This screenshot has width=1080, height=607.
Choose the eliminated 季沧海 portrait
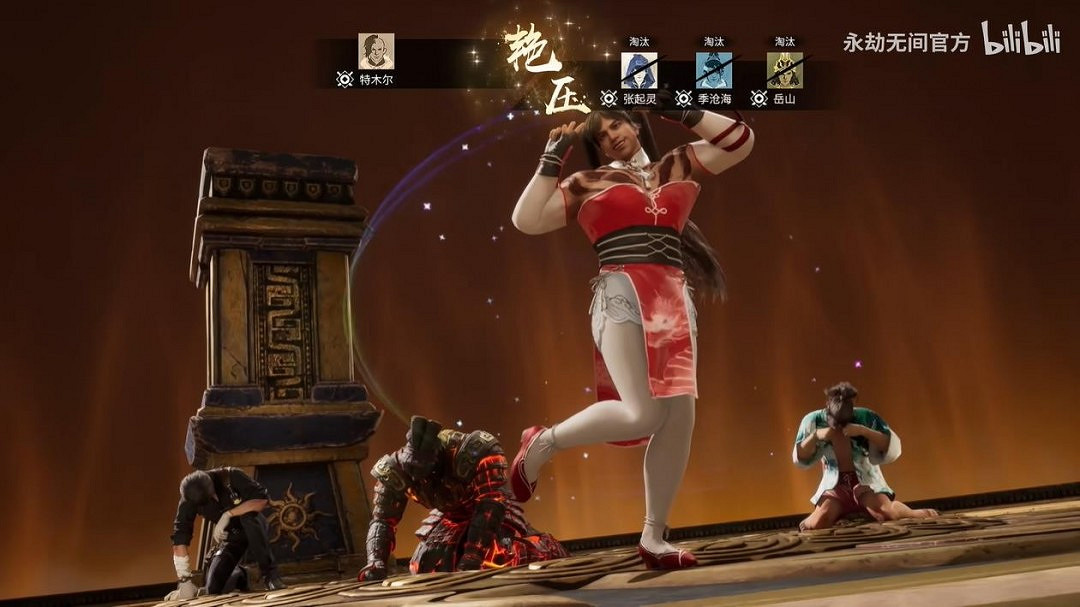tap(713, 70)
